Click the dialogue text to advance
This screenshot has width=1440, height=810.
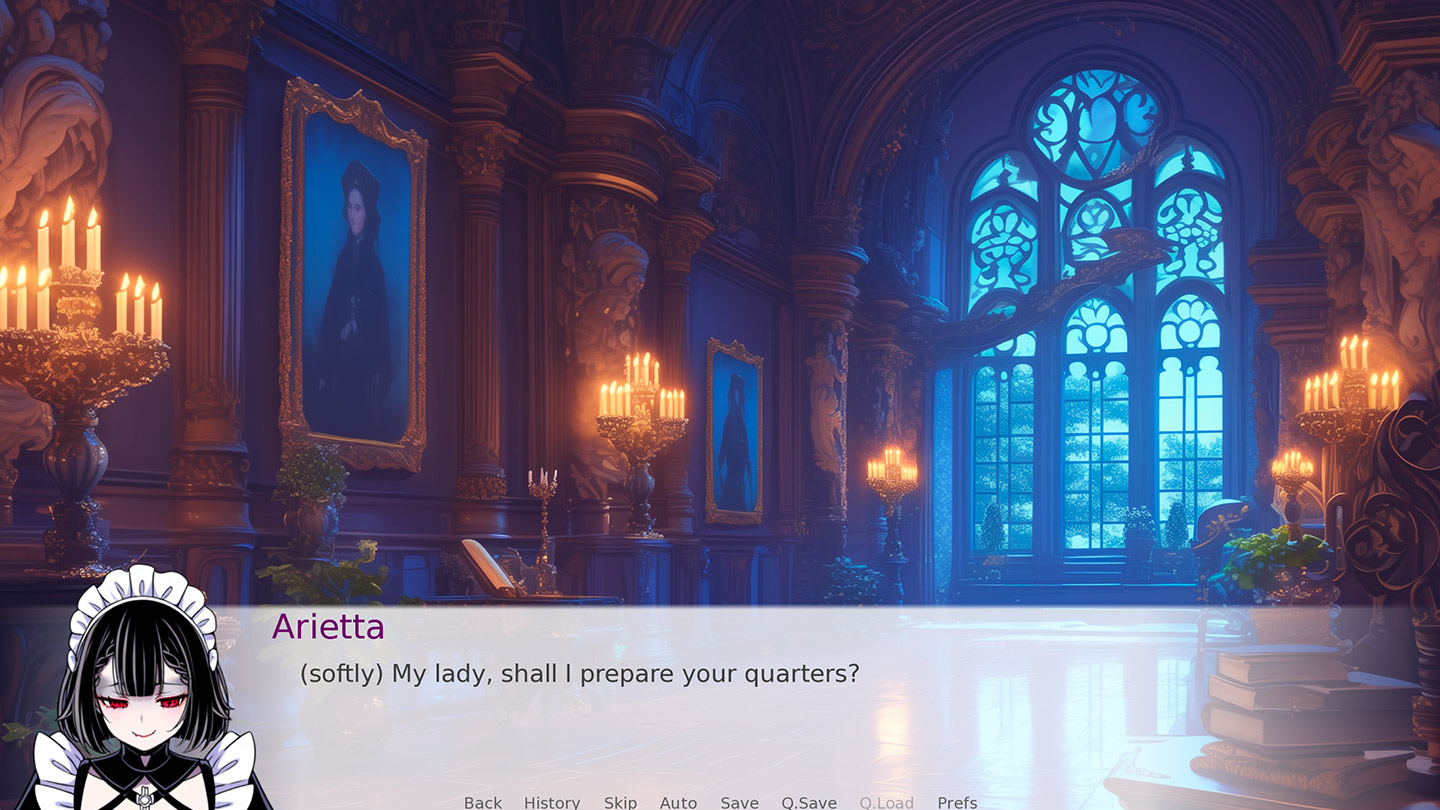[x=578, y=674]
